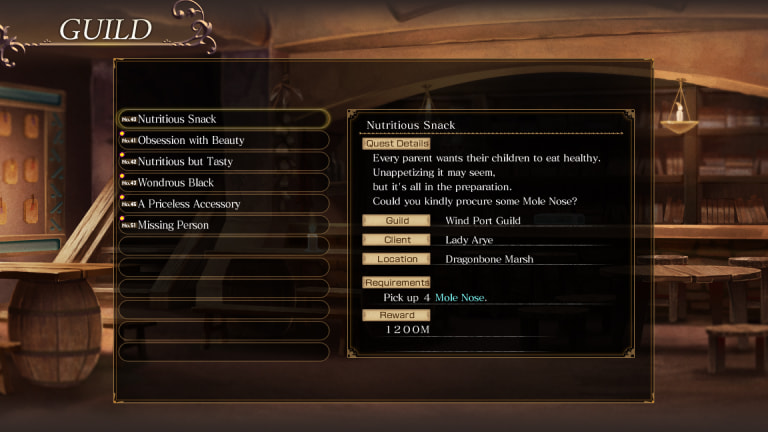Image resolution: width=768 pixels, height=432 pixels.
Task: Select the Wondrous Black quest
Action: [223, 183]
